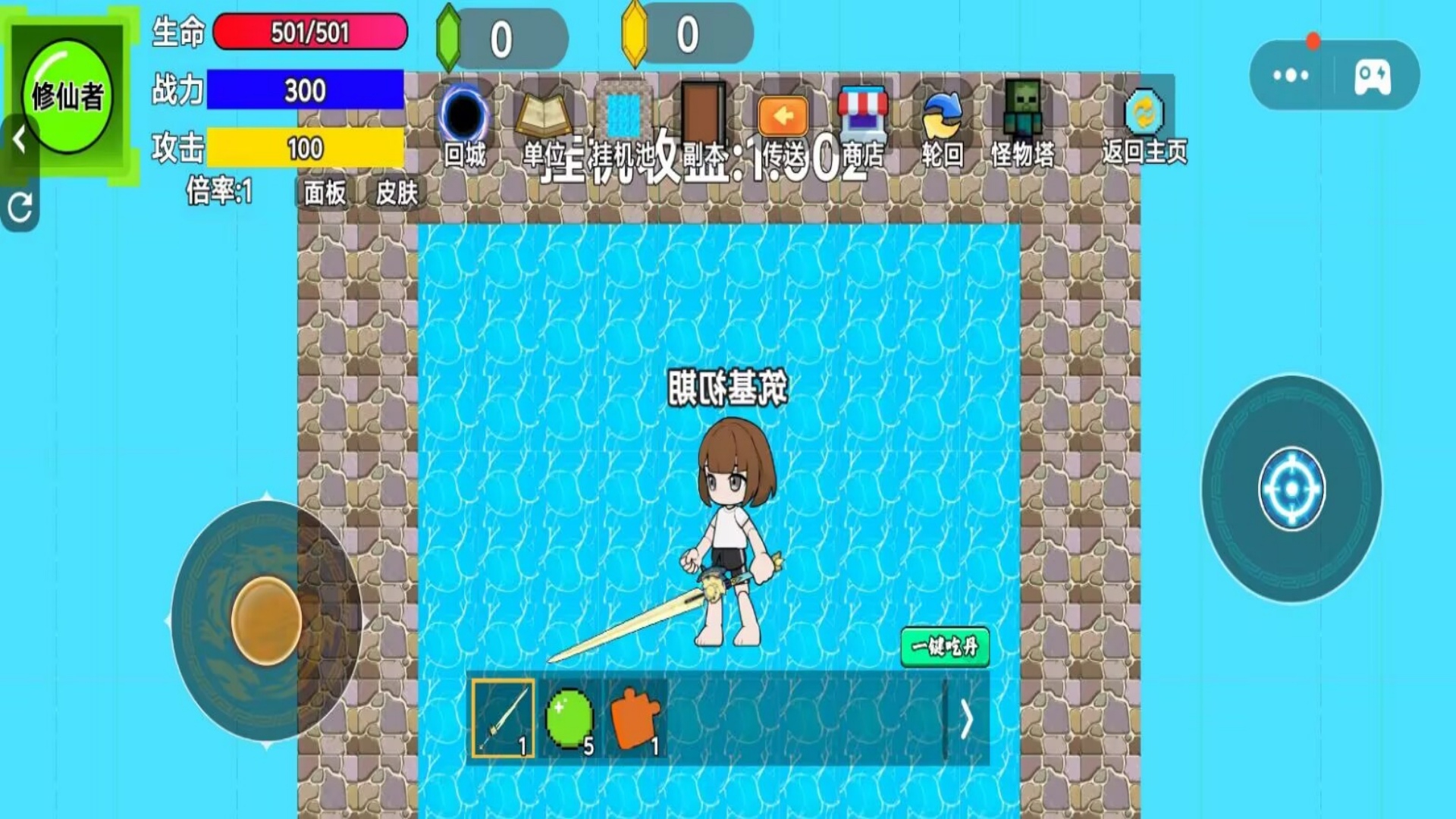Click the 挂机池 (idle pool) icon
This screenshot has width=1456, height=819.
623,115
